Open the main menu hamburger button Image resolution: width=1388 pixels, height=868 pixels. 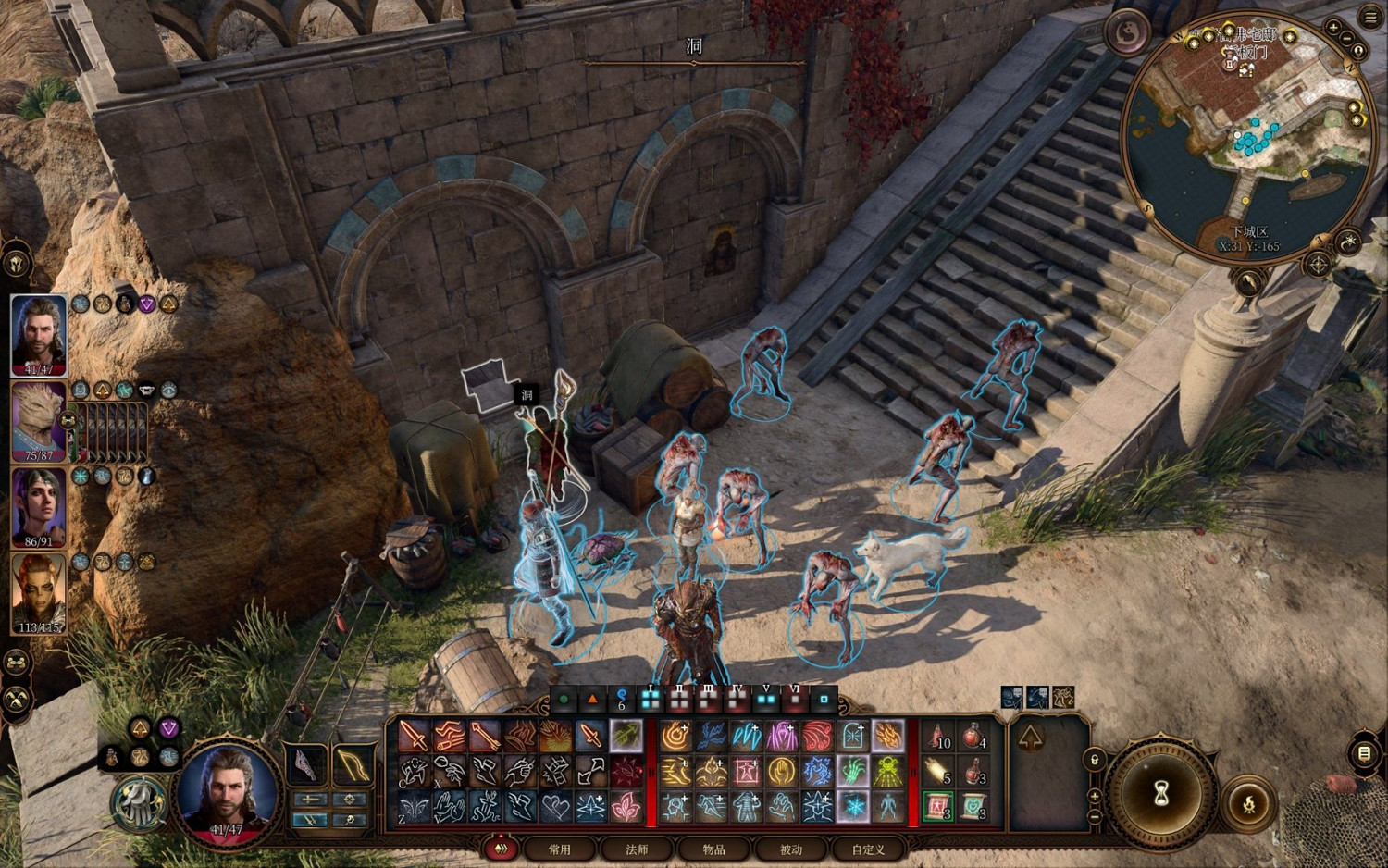(x=1370, y=16)
